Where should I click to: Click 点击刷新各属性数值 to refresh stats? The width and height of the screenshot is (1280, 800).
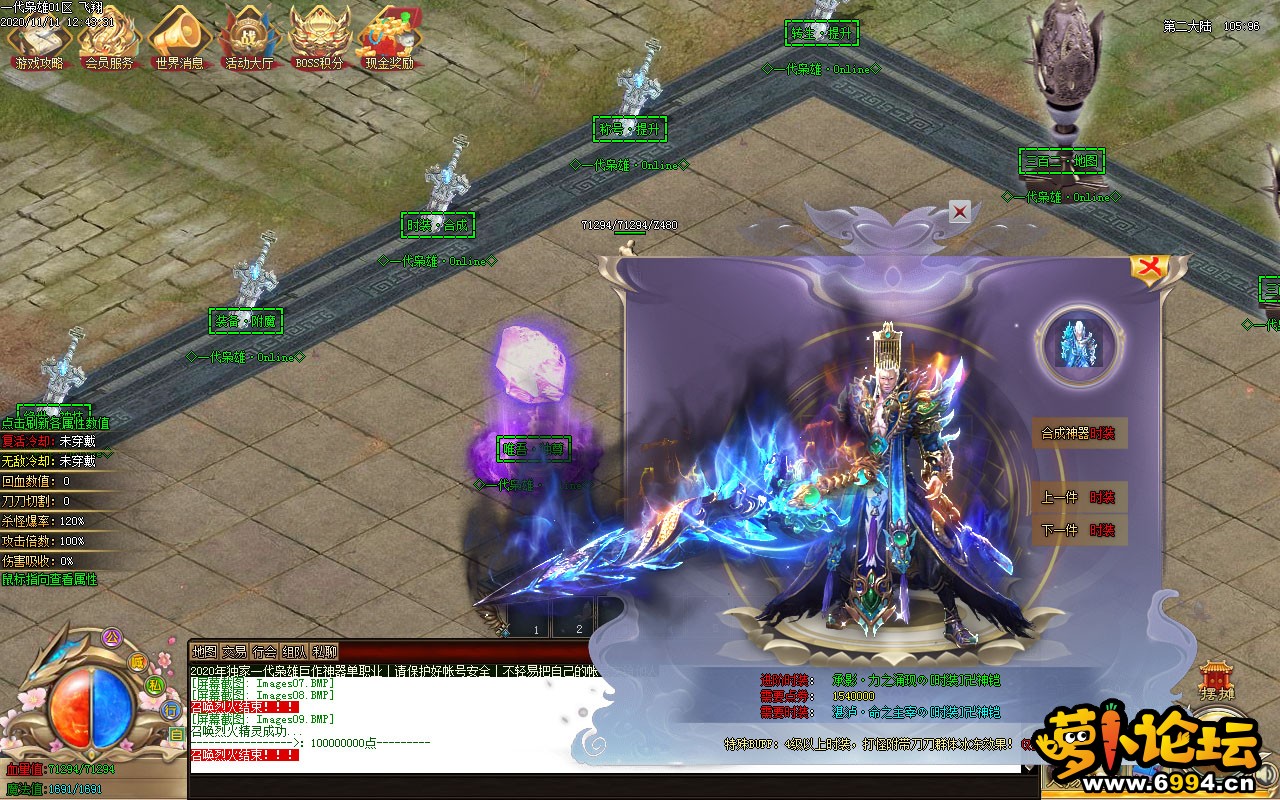[x=57, y=423]
